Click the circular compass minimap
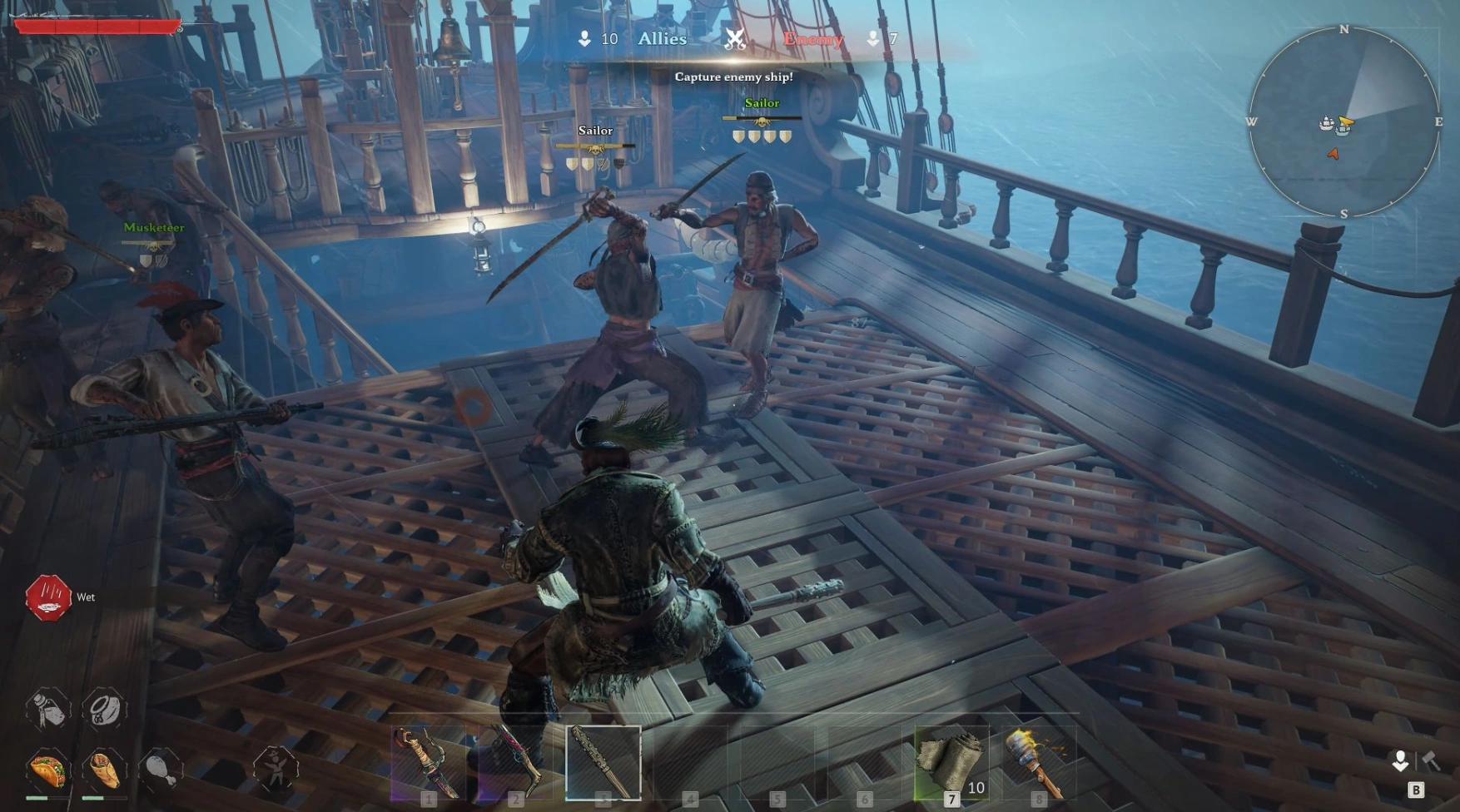The width and height of the screenshot is (1460, 812). (1343, 122)
